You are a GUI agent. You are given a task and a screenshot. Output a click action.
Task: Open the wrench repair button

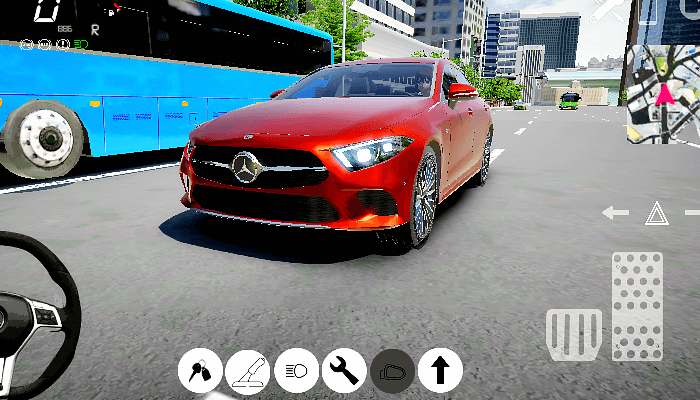344,371
